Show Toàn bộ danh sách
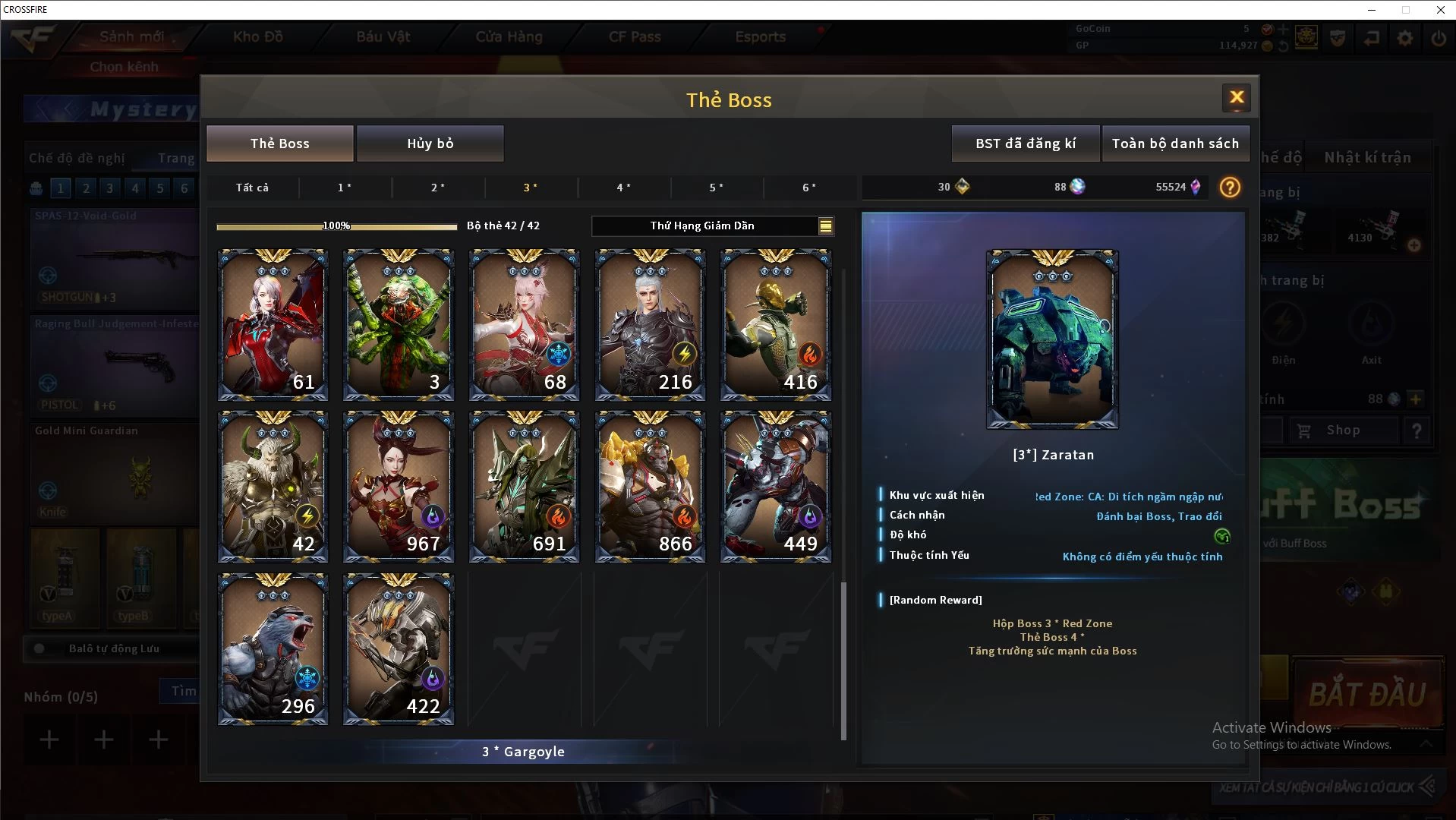 coord(1175,143)
